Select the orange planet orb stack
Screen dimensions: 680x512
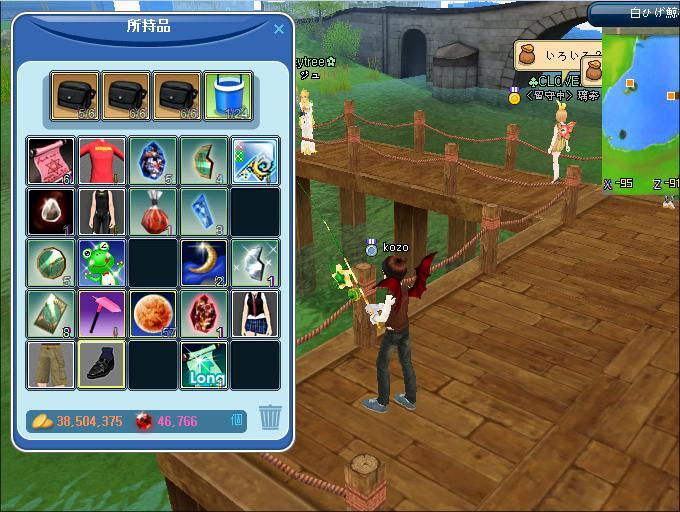click(153, 313)
